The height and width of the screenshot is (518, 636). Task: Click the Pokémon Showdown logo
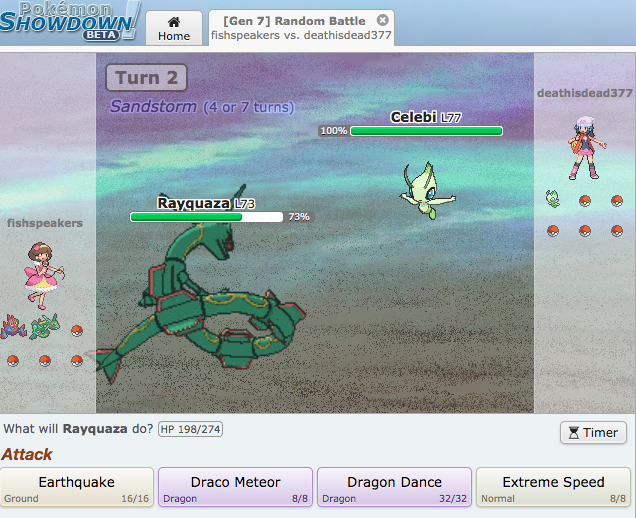click(x=70, y=22)
